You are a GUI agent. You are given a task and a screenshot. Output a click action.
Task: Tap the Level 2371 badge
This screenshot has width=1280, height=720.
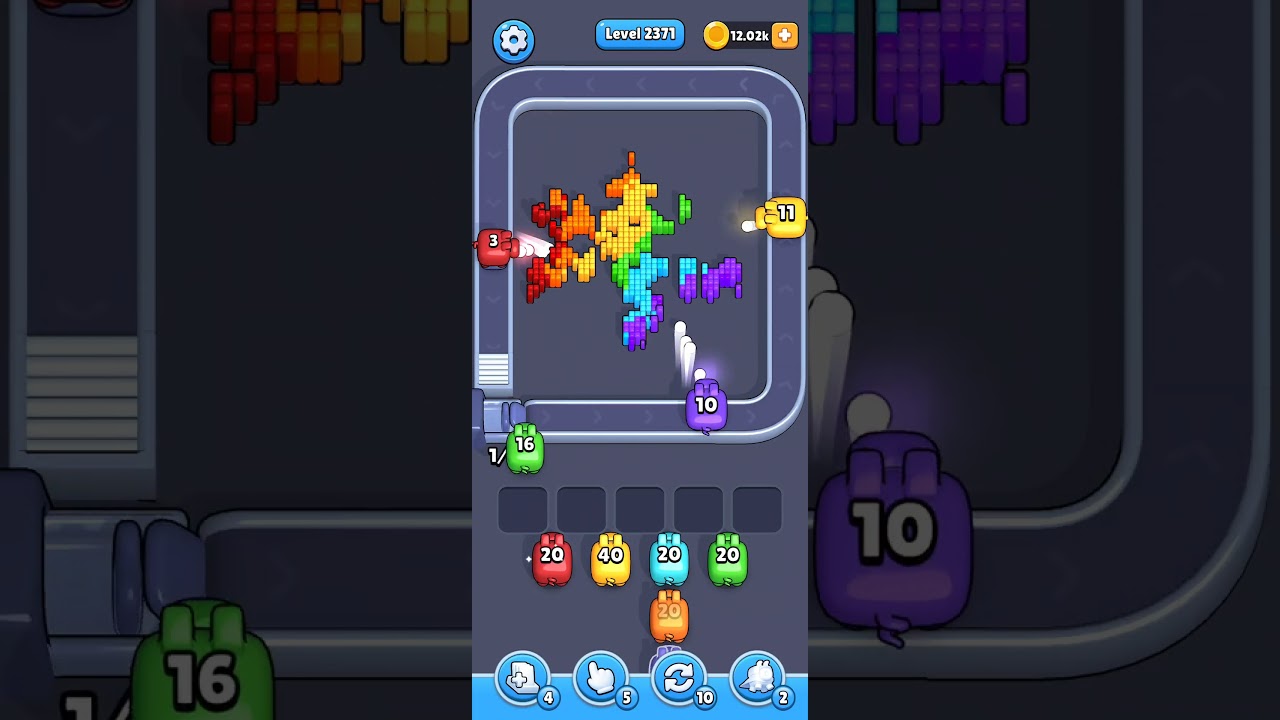coord(639,33)
